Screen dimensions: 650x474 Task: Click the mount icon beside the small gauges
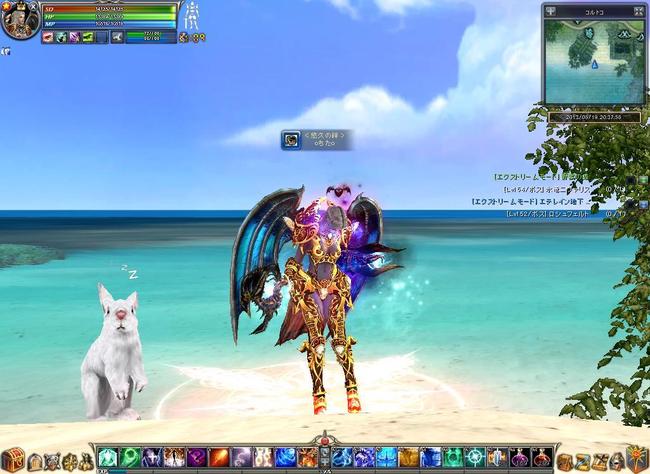[117, 38]
